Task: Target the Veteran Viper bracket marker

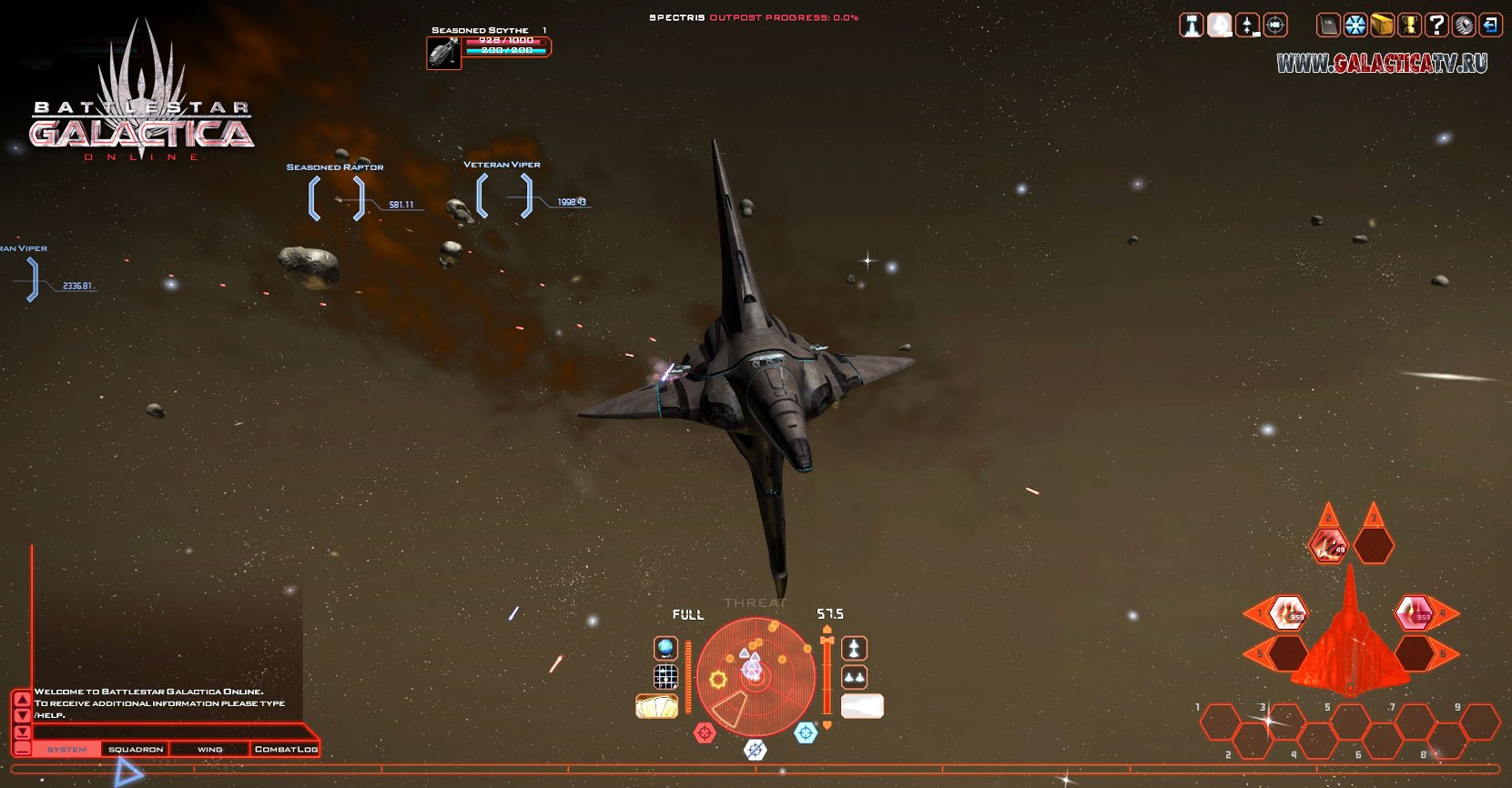Action: tap(504, 196)
